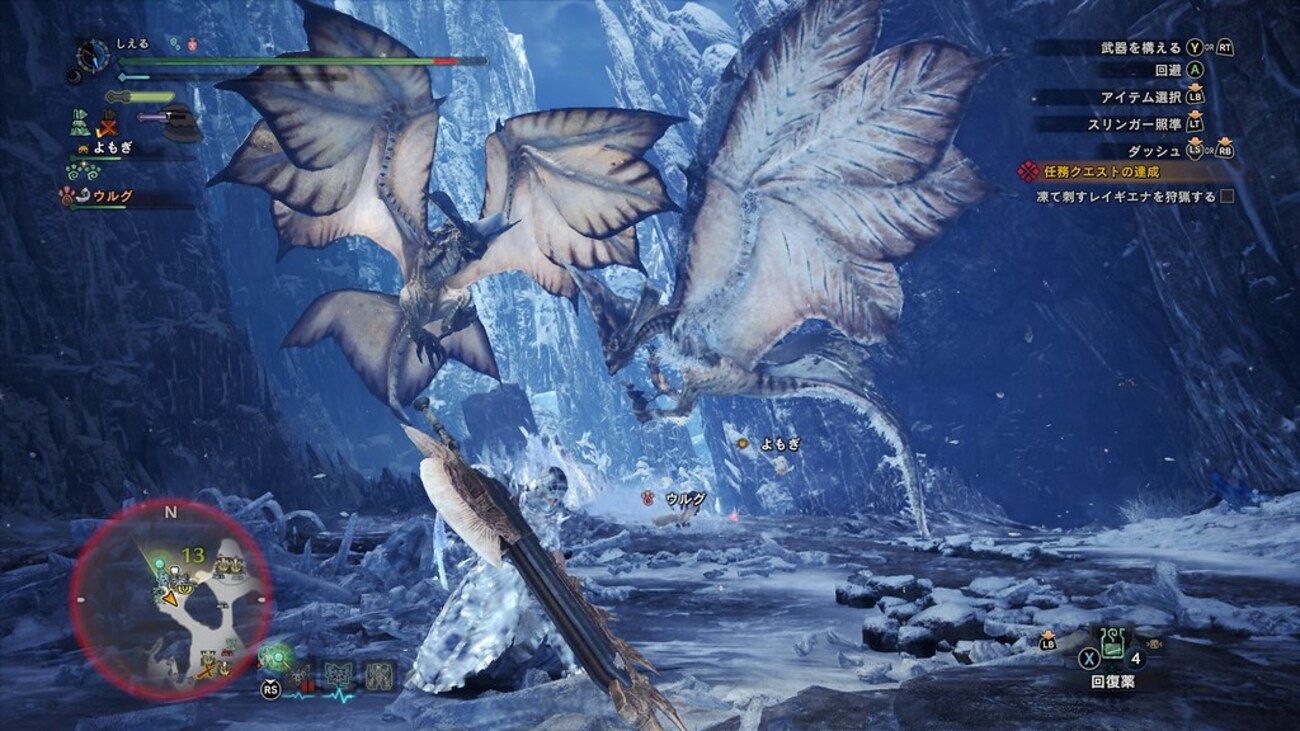
Task: Click the アイテム選択 menu entry
Action: (1140, 97)
